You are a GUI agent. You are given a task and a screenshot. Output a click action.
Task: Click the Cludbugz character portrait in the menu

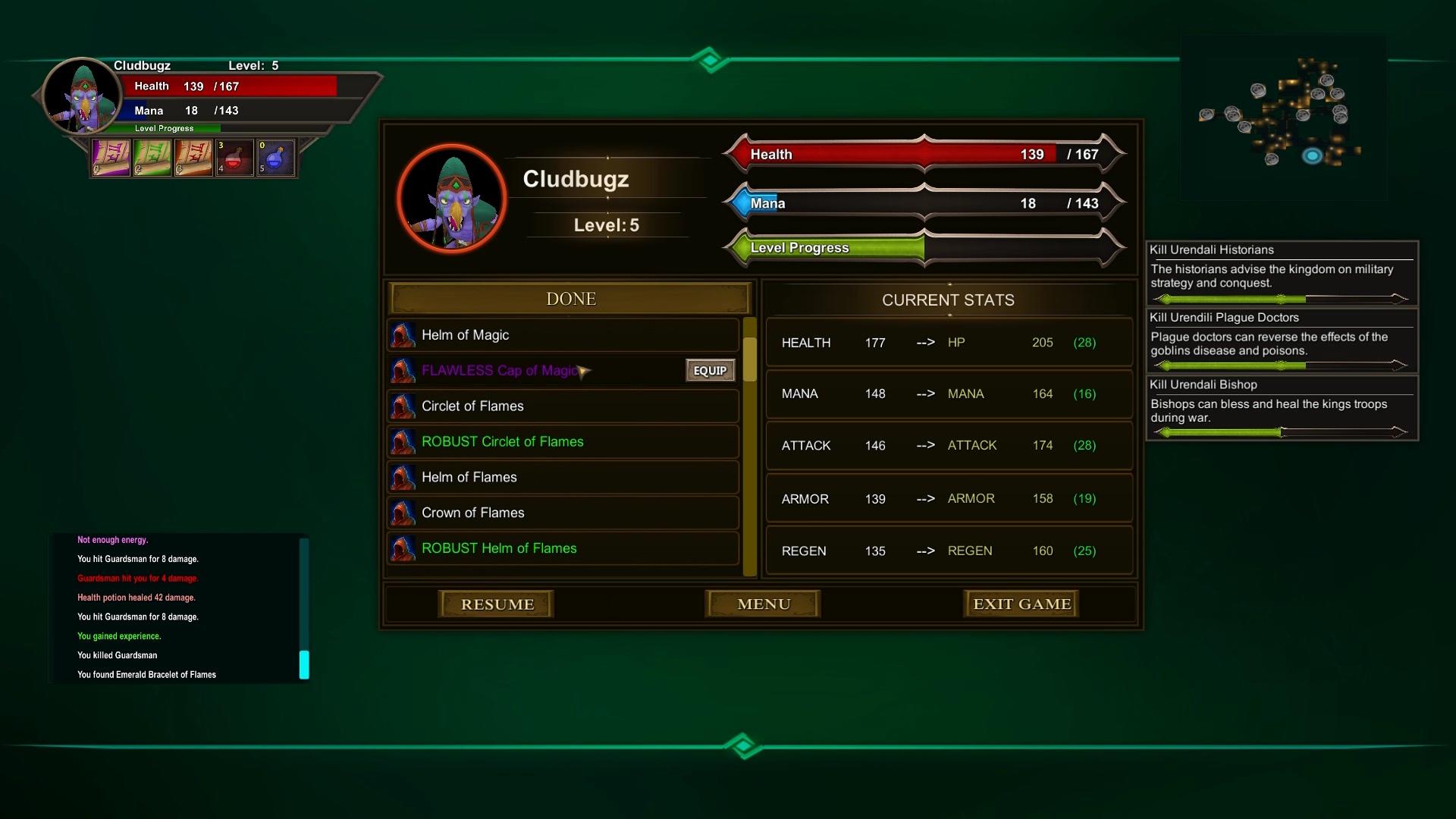click(x=453, y=198)
